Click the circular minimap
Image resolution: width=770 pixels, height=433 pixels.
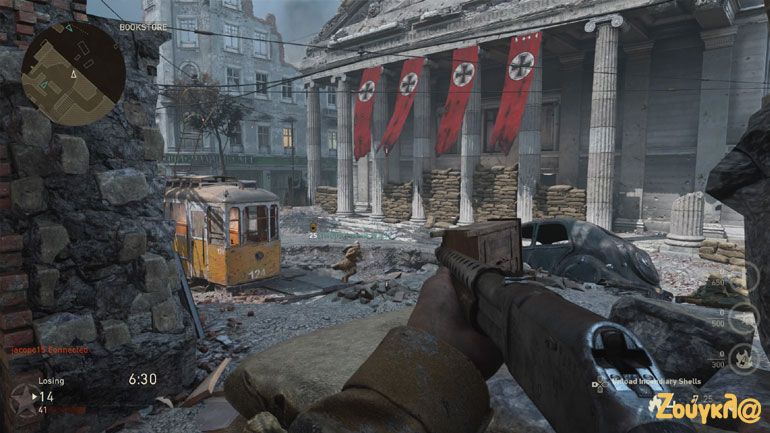pyautogui.click(x=73, y=73)
